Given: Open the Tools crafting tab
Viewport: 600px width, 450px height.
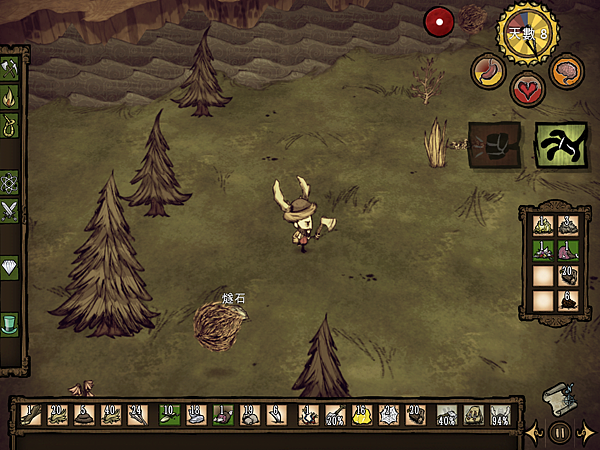Looking at the screenshot, I should 11,69.
